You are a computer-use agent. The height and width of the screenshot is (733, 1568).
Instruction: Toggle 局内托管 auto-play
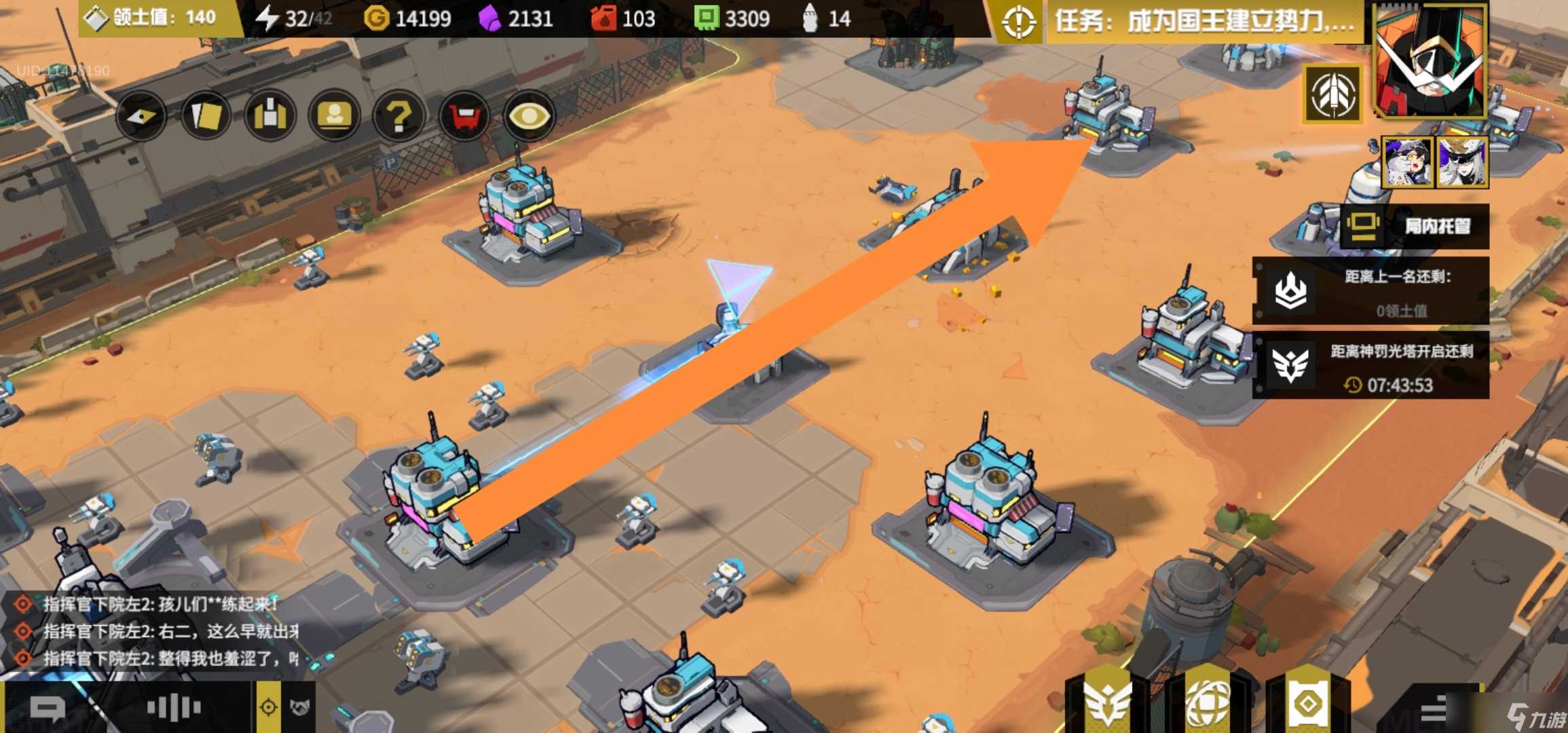[x=1415, y=226]
